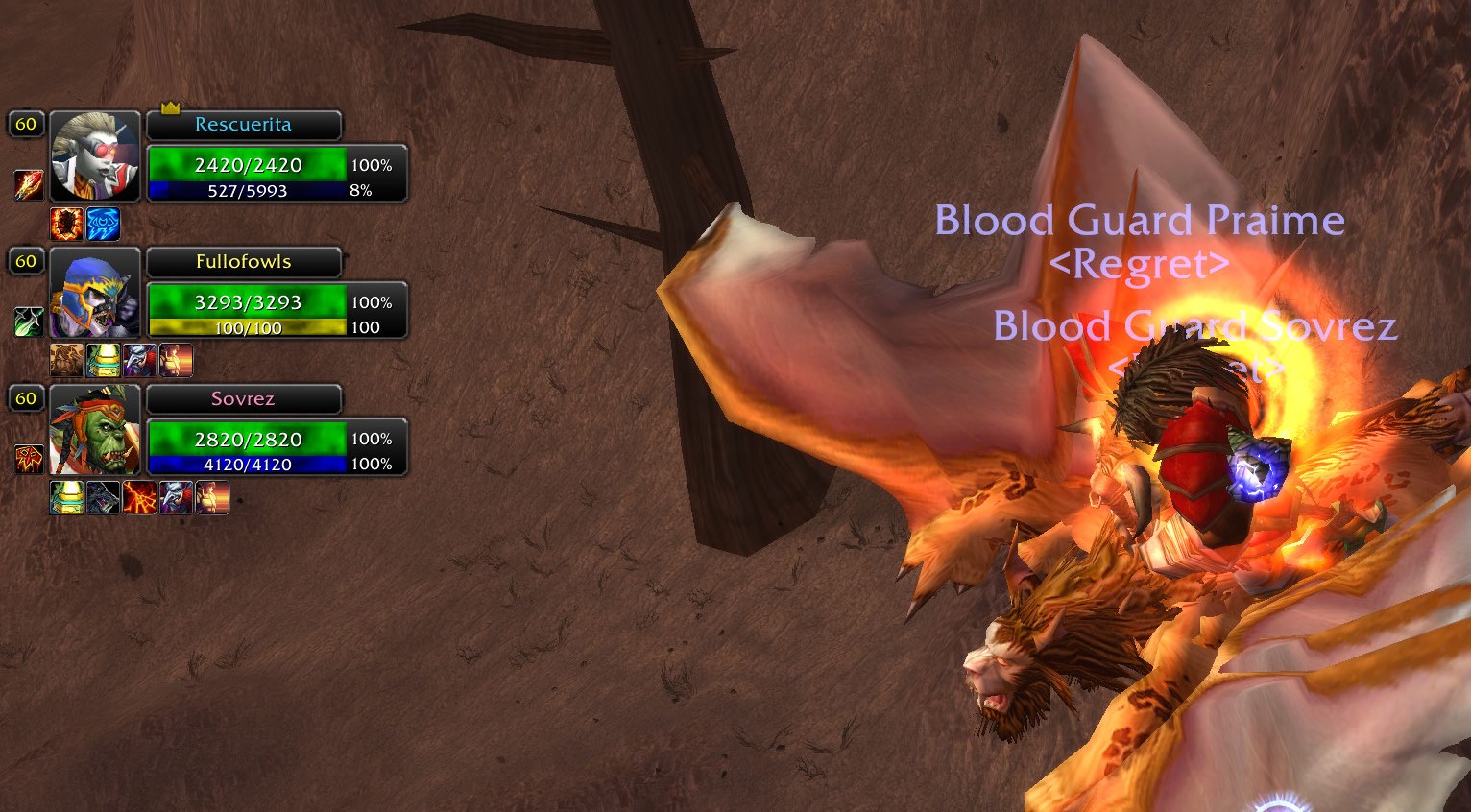The image size is (1471, 812).
Task: Click the red lightning buff under Sovrez
Action: [x=139, y=498]
